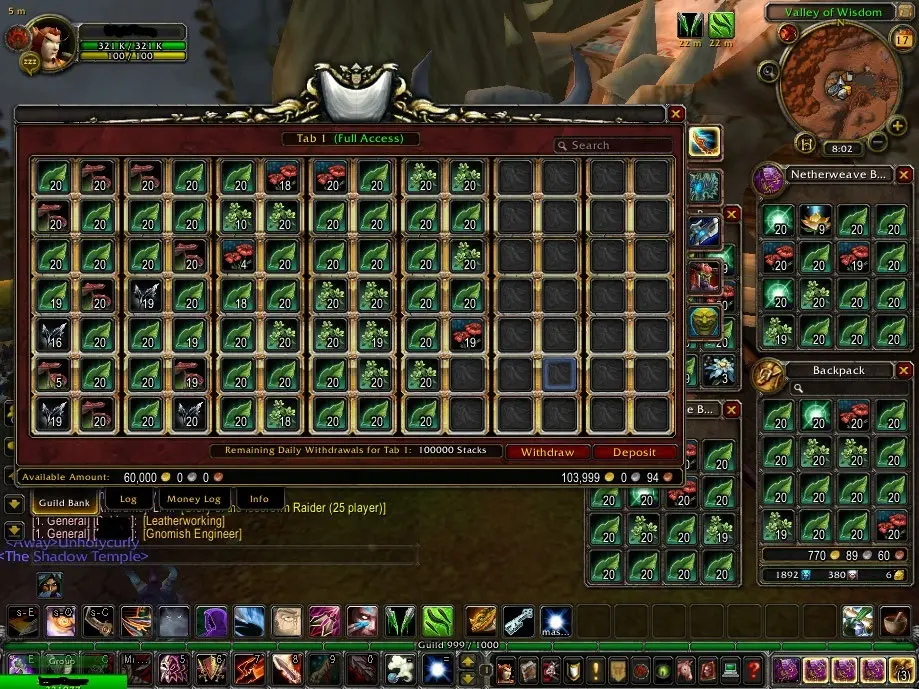919x689 pixels.
Task: Focus the guild bank search field
Action: click(612, 145)
